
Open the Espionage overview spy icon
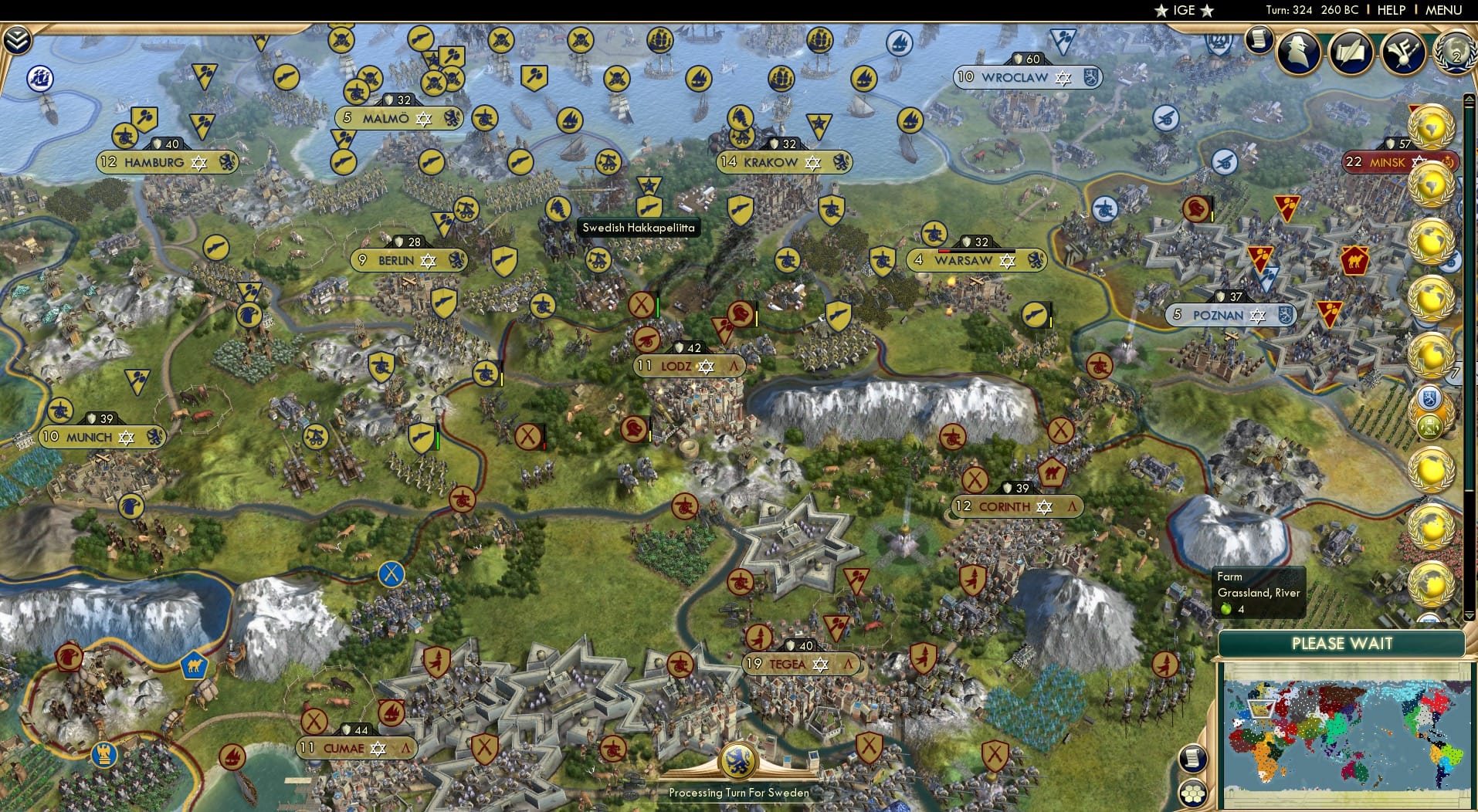1298,52
